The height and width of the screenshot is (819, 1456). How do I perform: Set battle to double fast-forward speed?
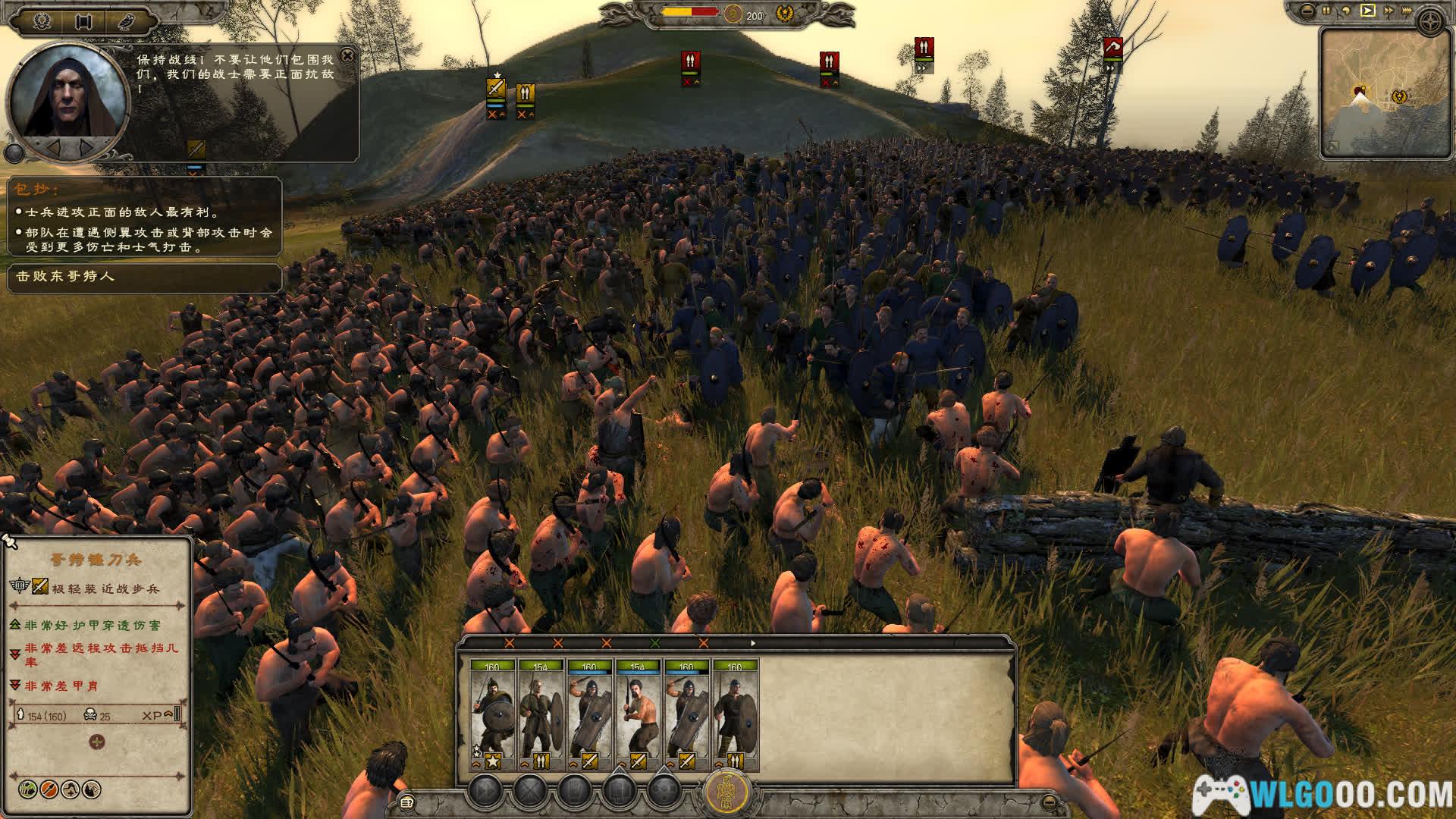tap(1389, 11)
